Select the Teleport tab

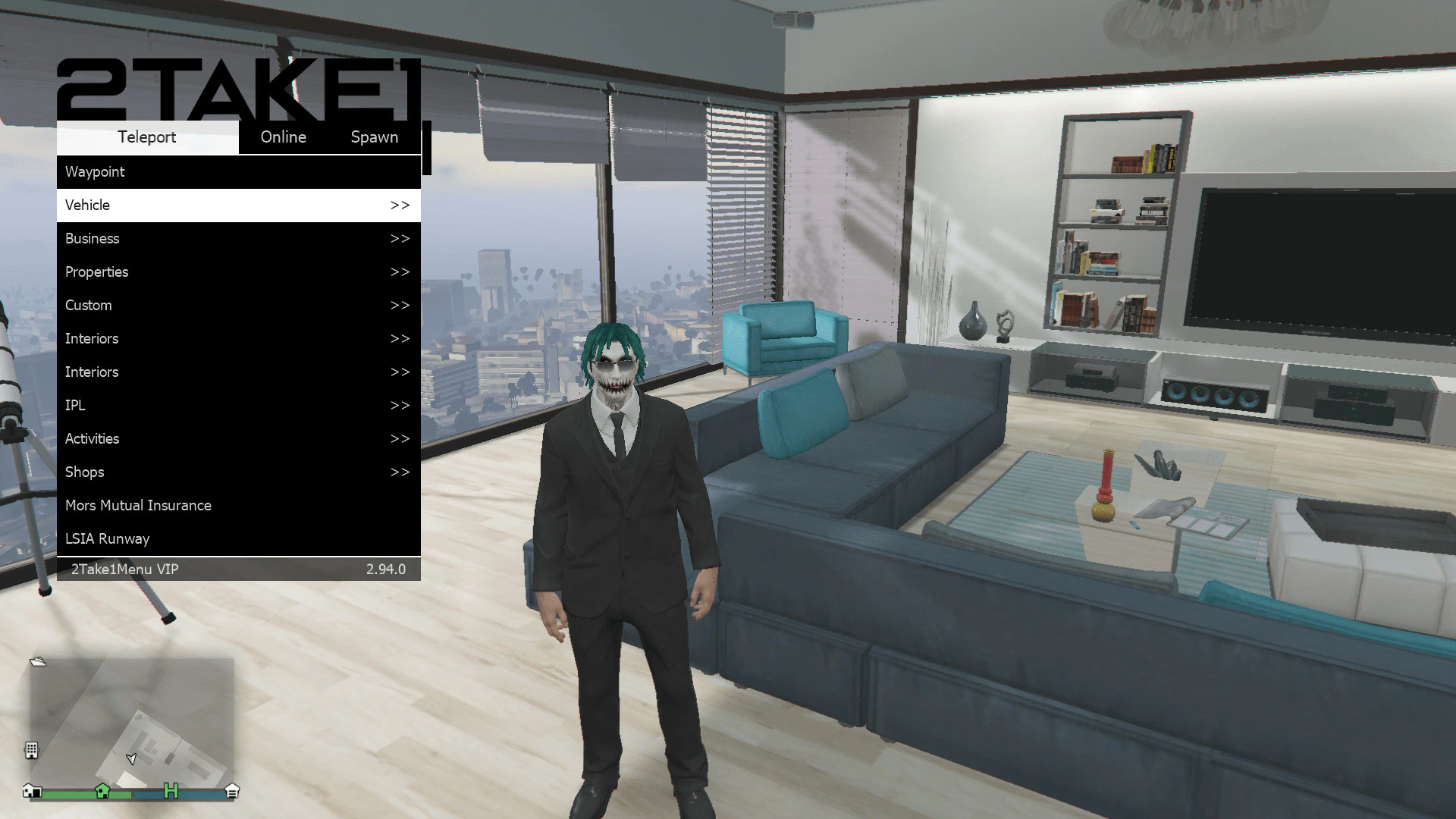pyautogui.click(x=146, y=137)
